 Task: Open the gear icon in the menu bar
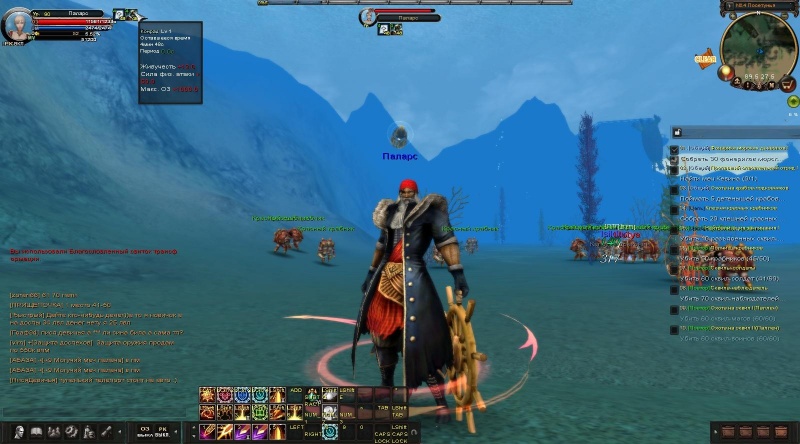(70, 432)
